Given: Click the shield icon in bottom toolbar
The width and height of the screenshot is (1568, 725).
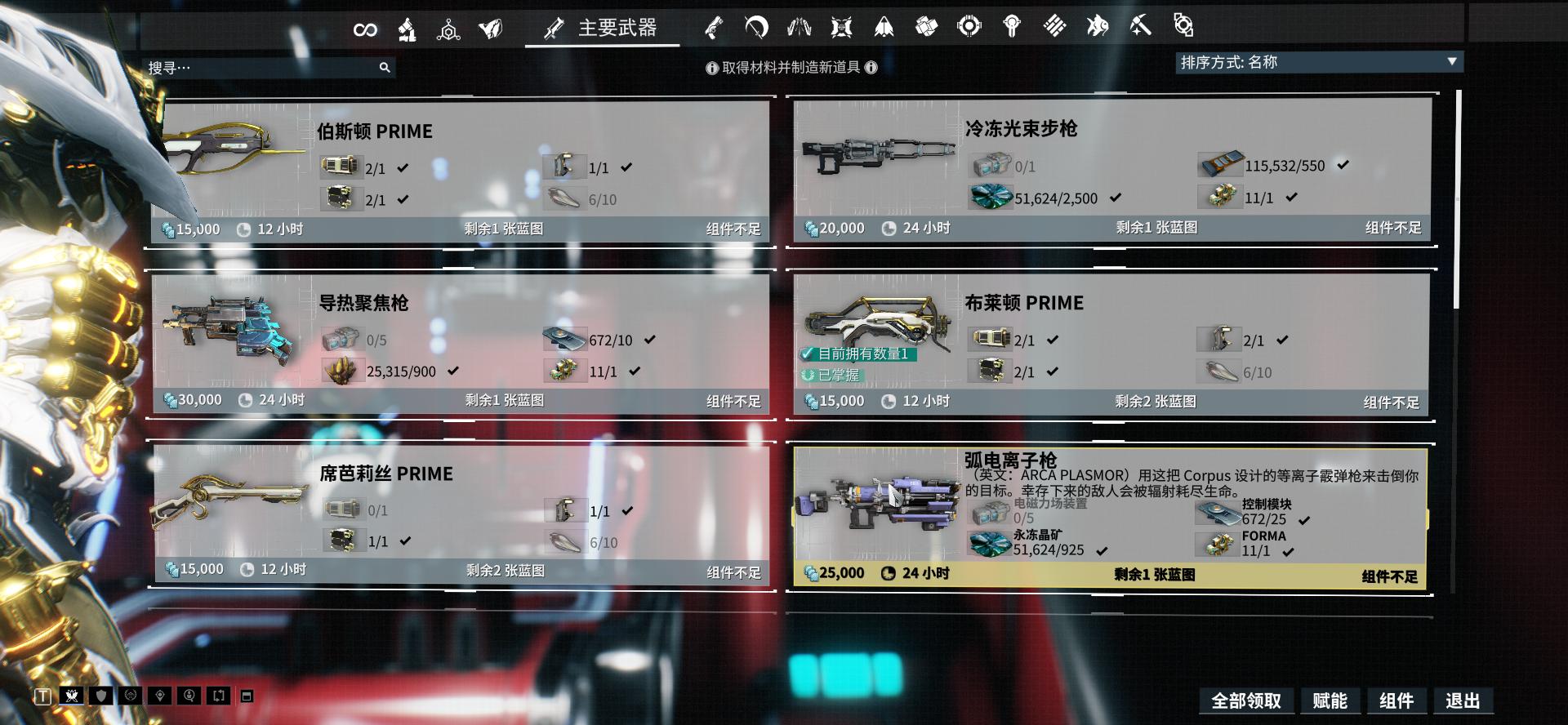Looking at the screenshot, I should [101, 696].
